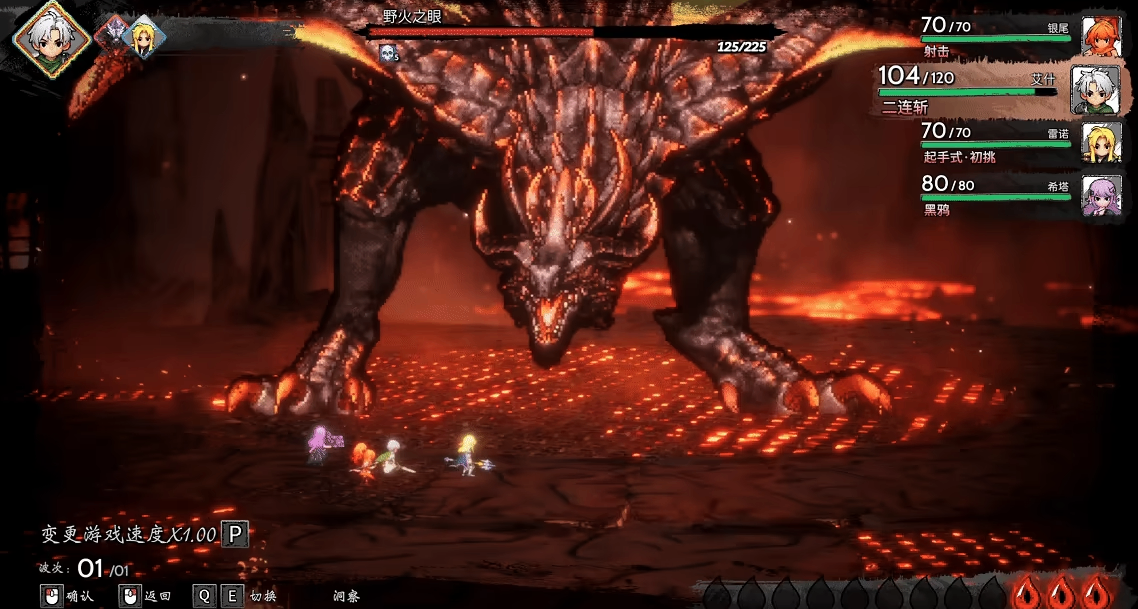Click 雷诺's 起手式·初挑 skill label

(x=959, y=157)
